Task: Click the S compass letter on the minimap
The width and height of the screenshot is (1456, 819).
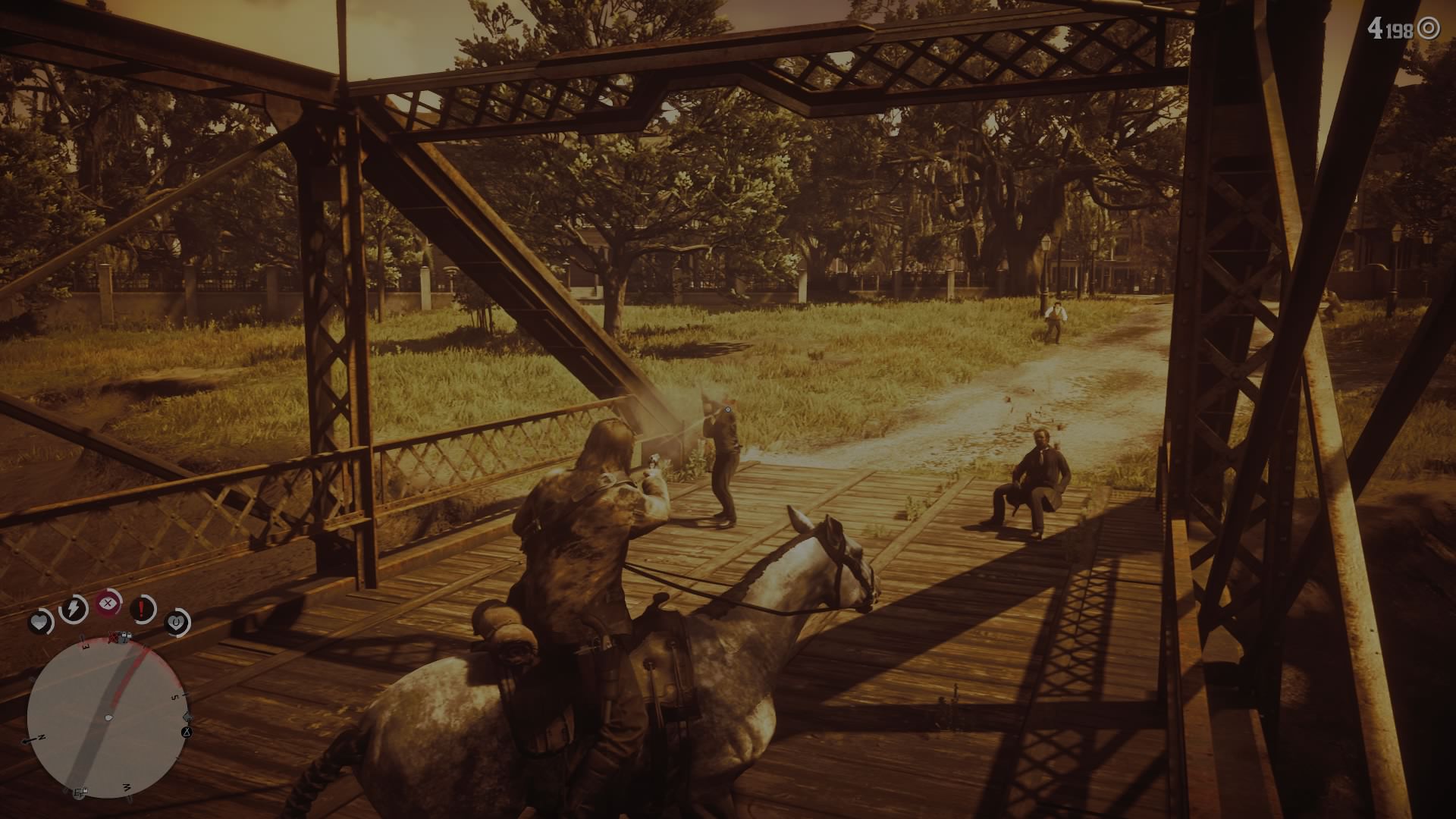Action: point(174,695)
